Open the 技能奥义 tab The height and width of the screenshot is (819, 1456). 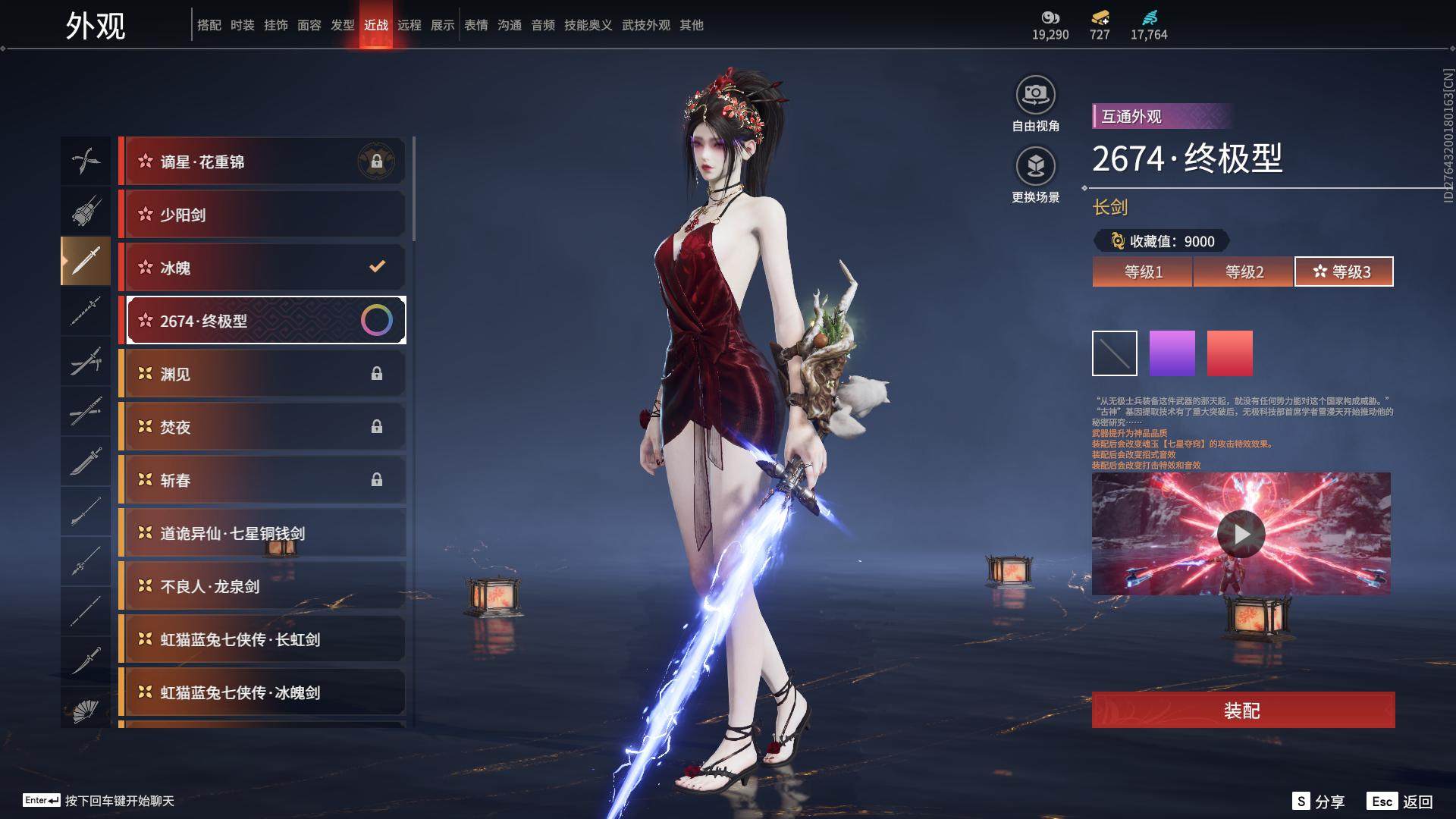[588, 25]
